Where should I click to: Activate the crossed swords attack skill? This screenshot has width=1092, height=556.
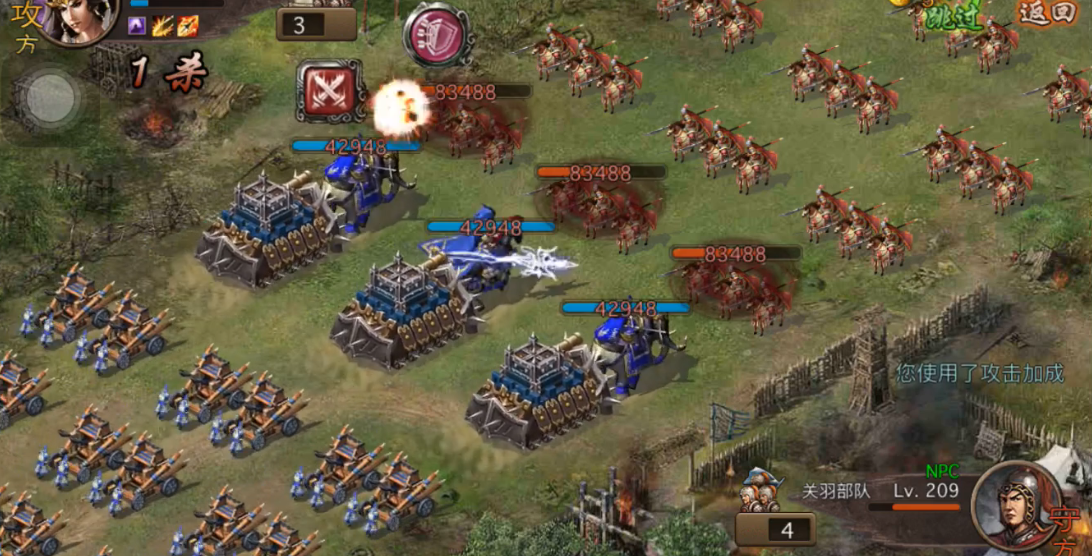click(331, 91)
